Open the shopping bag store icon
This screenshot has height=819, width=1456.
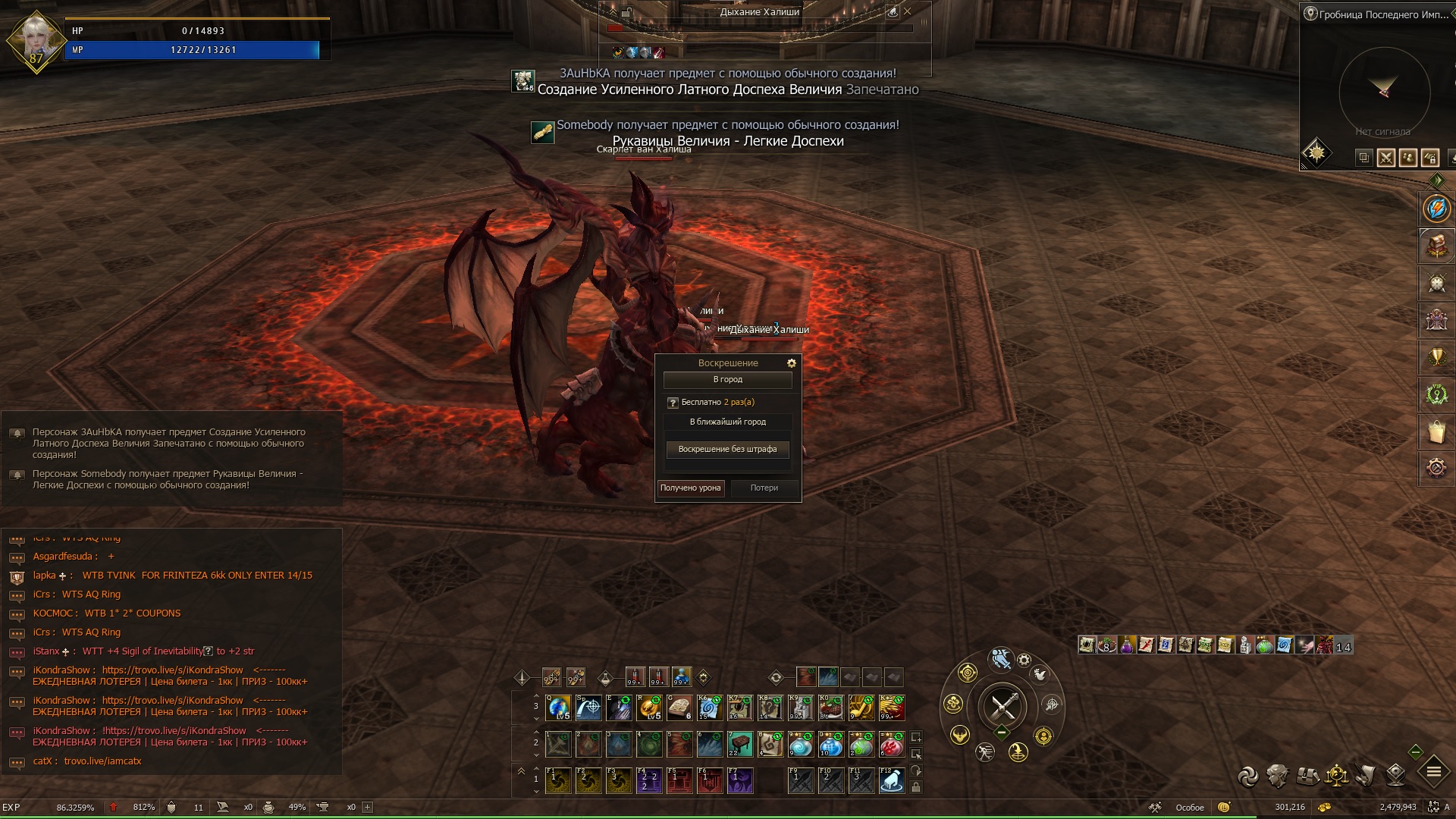(1436, 431)
